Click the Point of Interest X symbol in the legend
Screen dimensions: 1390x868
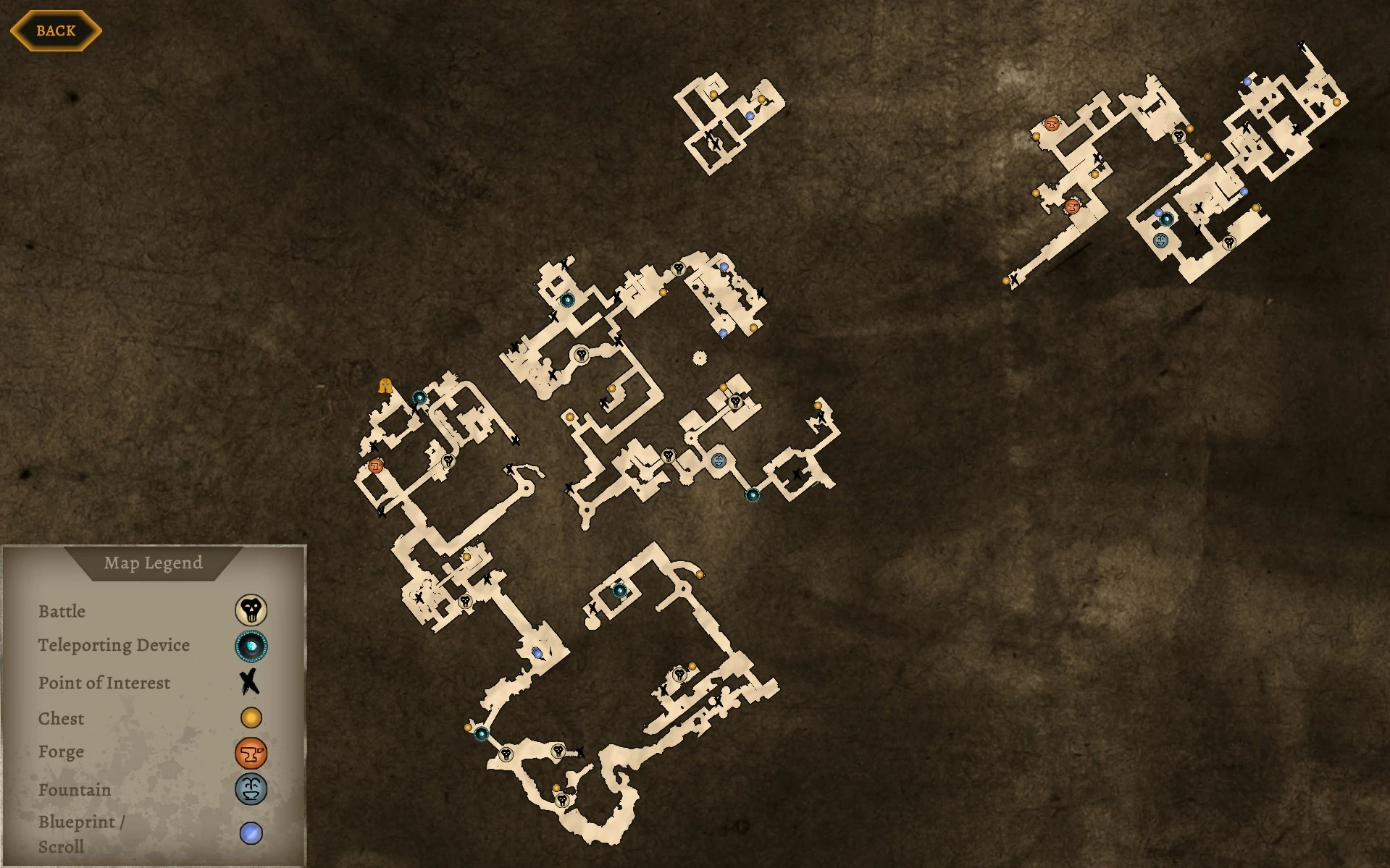coord(250,682)
